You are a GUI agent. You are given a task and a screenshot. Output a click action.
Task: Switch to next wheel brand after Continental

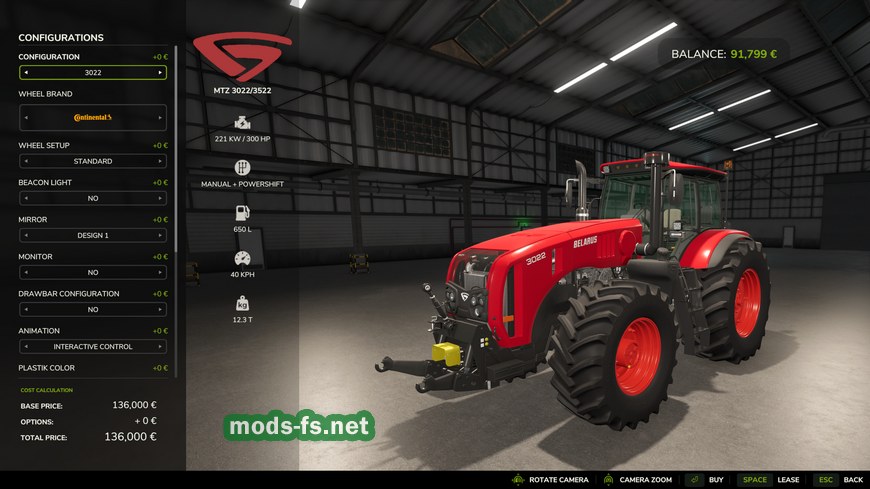tap(159, 118)
